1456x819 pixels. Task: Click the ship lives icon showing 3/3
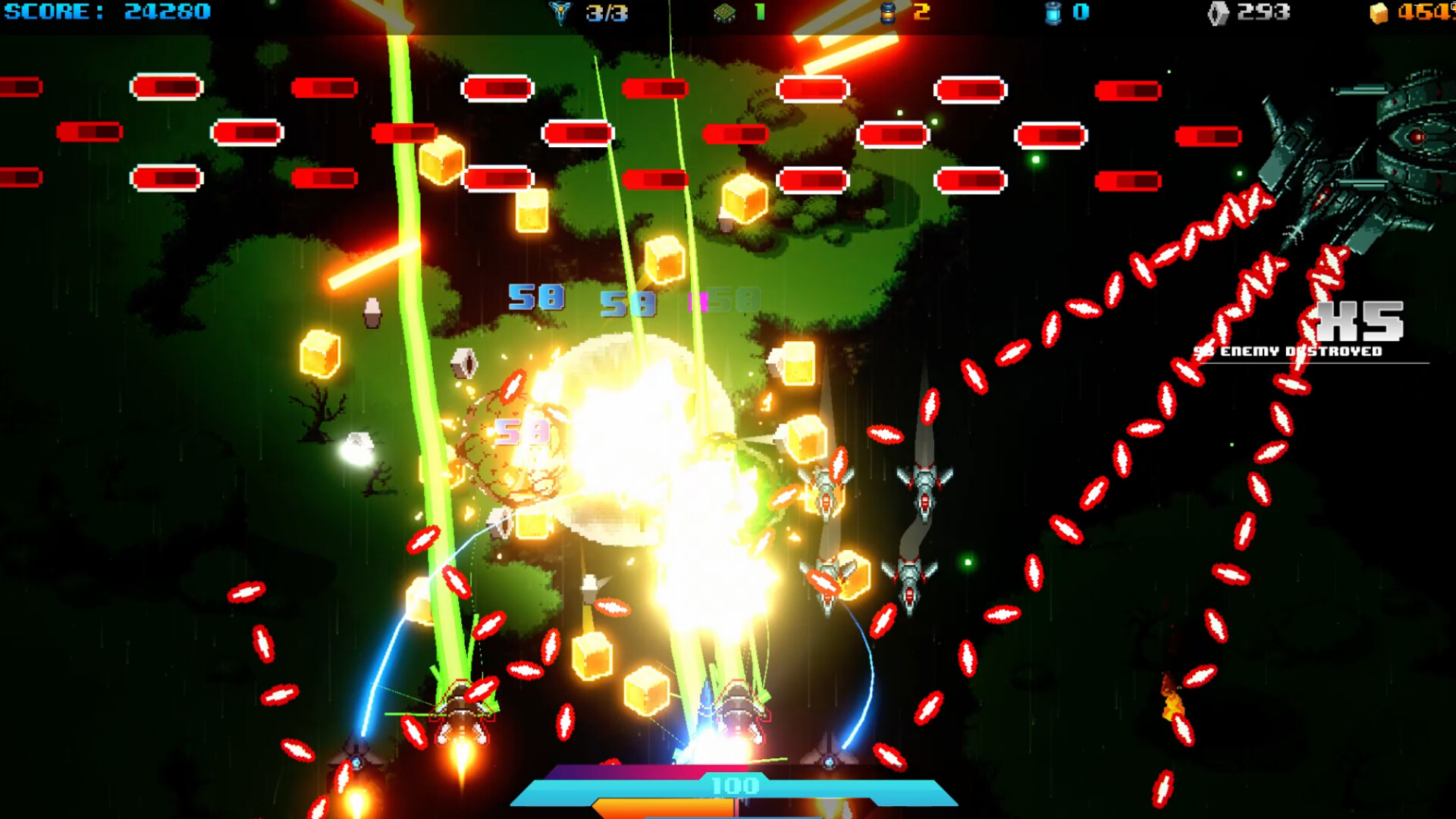click(560, 13)
